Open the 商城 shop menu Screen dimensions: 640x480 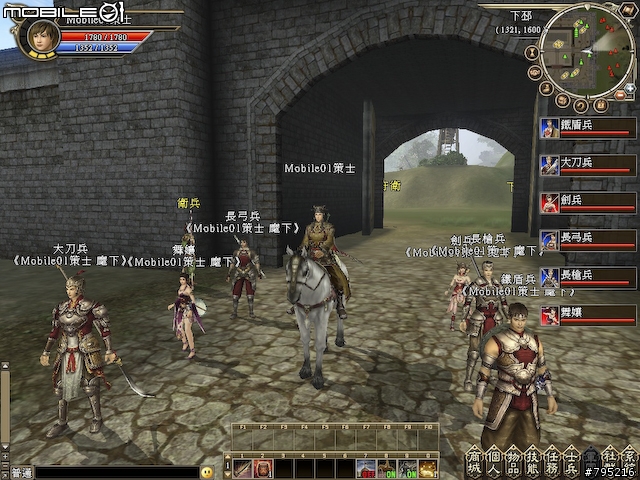click(473, 460)
